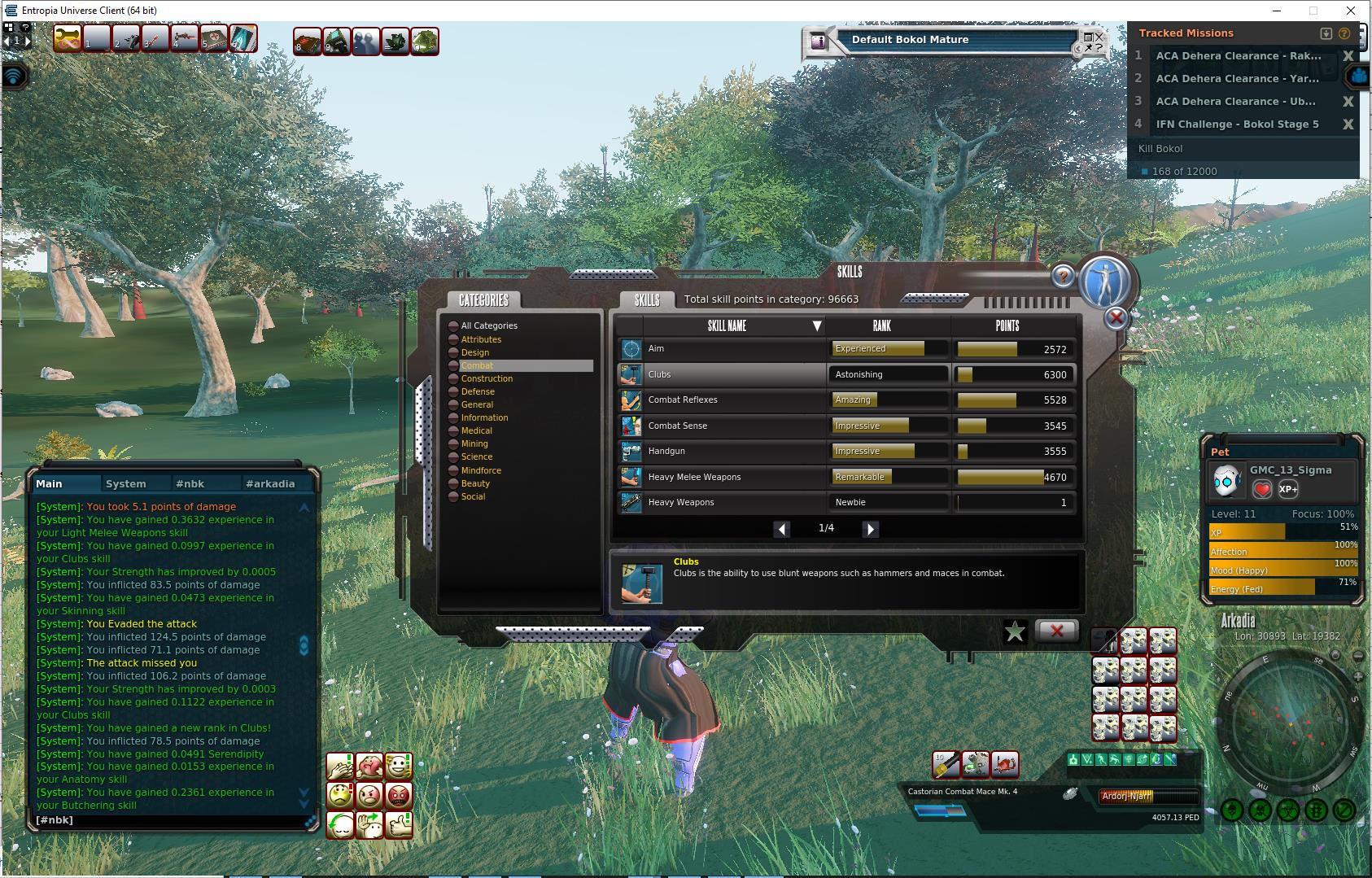The height and width of the screenshot is (878, 1372).
Task: Switch to the #arkadia chat tab
Action: click(x=270, y=483)
